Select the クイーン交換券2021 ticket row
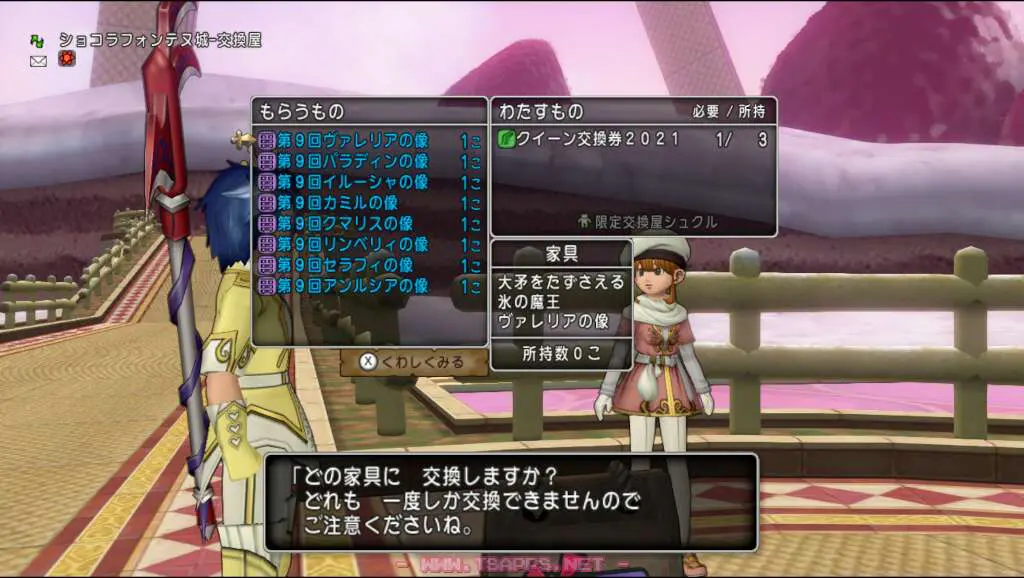 pos(632,140)
